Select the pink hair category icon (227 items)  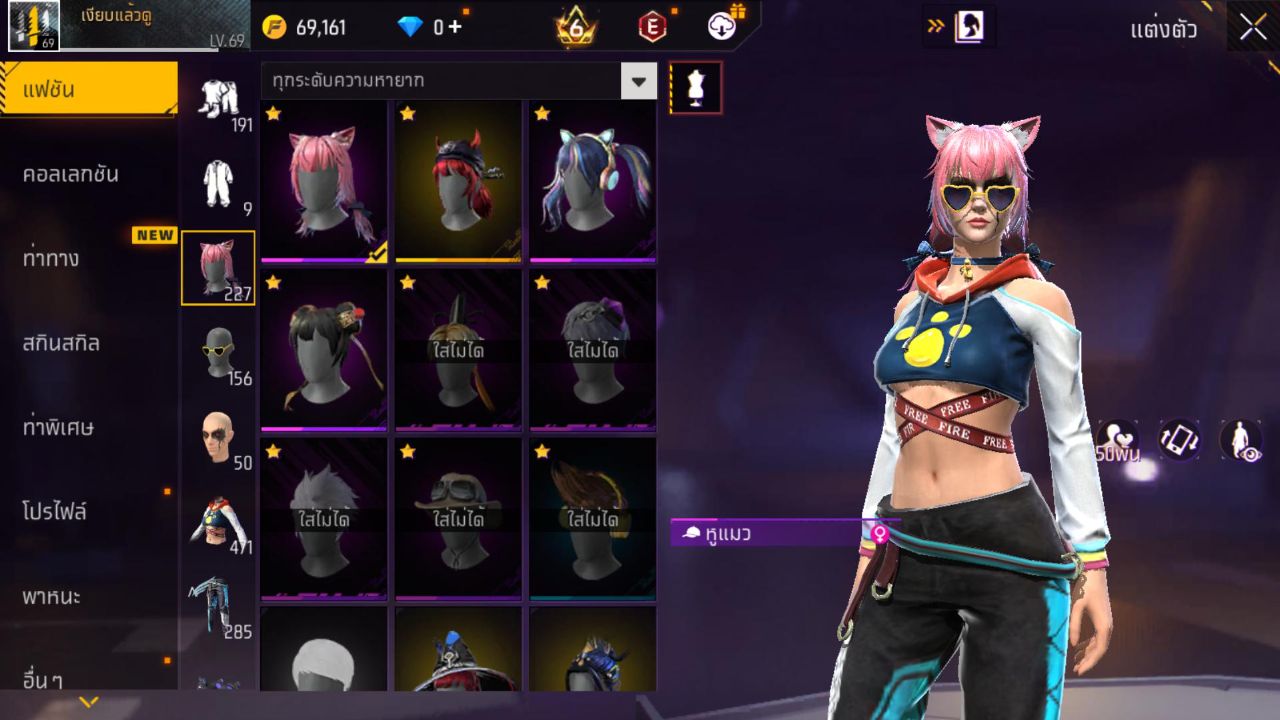pyautogui.click(x=219, y=265)
